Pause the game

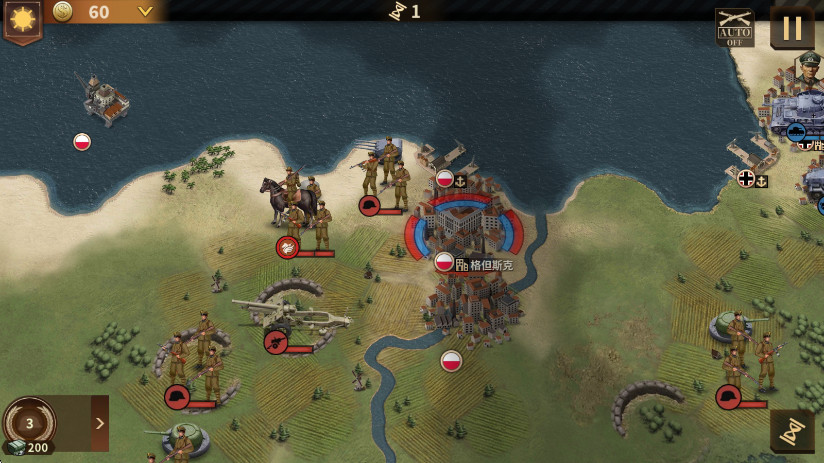tap(792, 28)
